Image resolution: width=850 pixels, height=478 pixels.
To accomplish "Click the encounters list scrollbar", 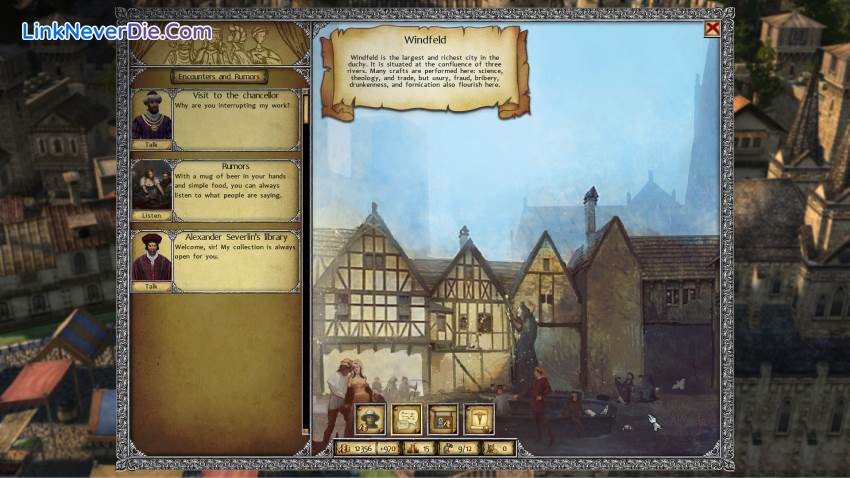I will [x=306, y=260].
